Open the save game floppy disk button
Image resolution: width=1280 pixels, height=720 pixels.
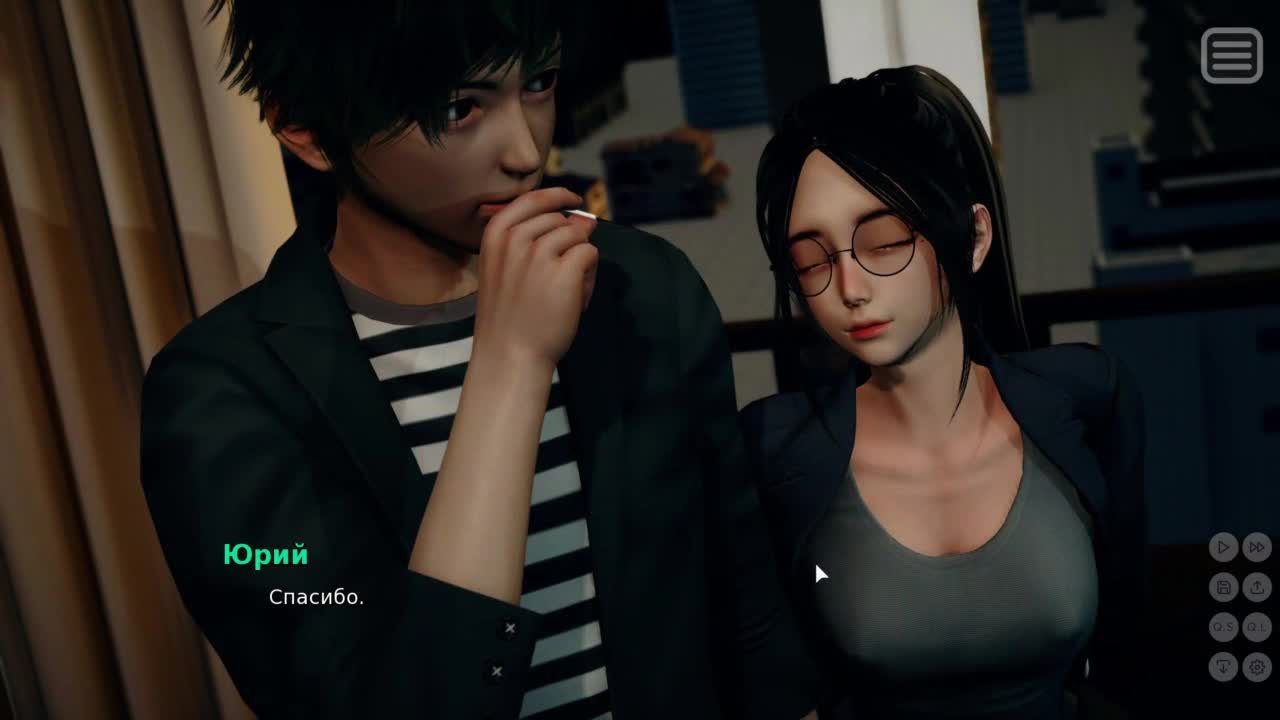click(1222, 587)
